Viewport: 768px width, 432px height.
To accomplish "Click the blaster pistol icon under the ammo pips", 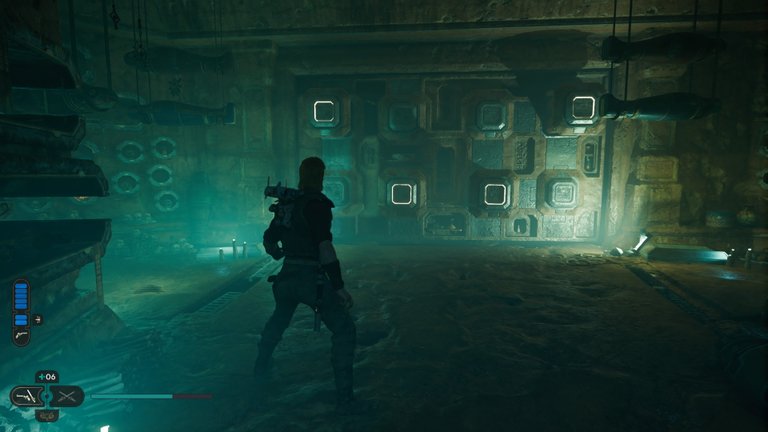I will tap(22, 338).
